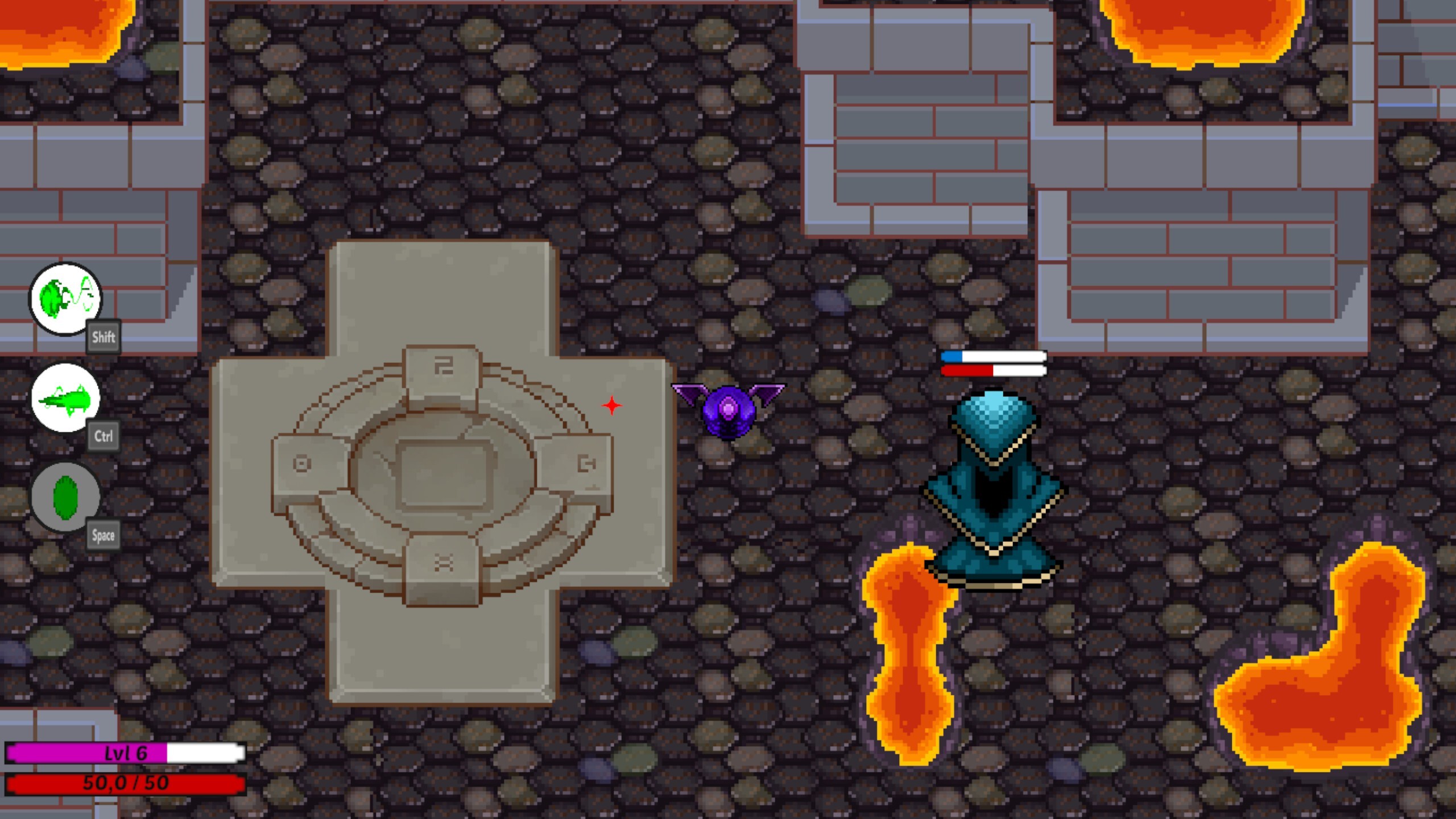Toggle the Space keybind label

(x=104, y=535)
